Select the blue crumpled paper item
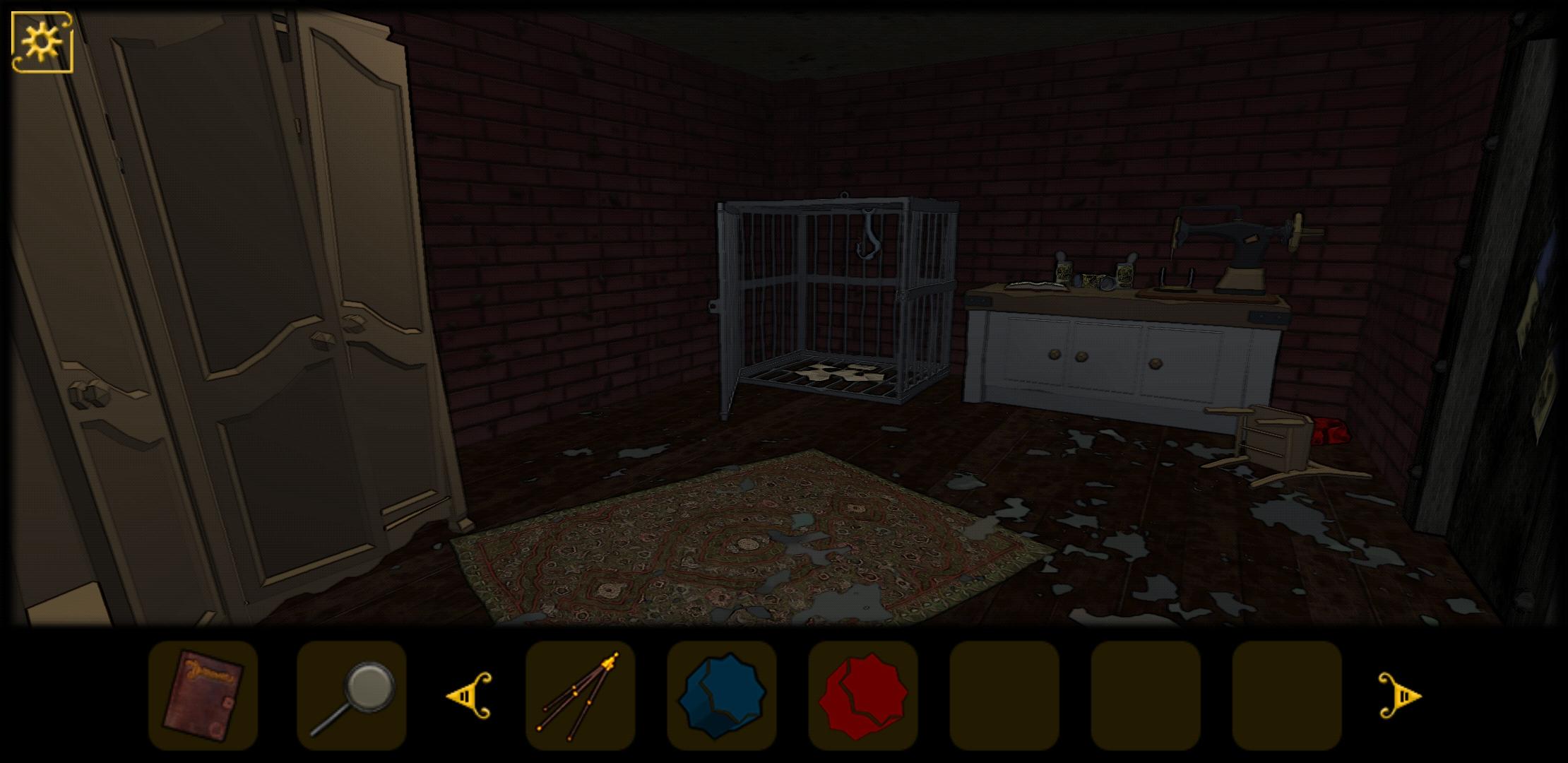Viewport: 1568px width, 763px height. tap(722, 696)
